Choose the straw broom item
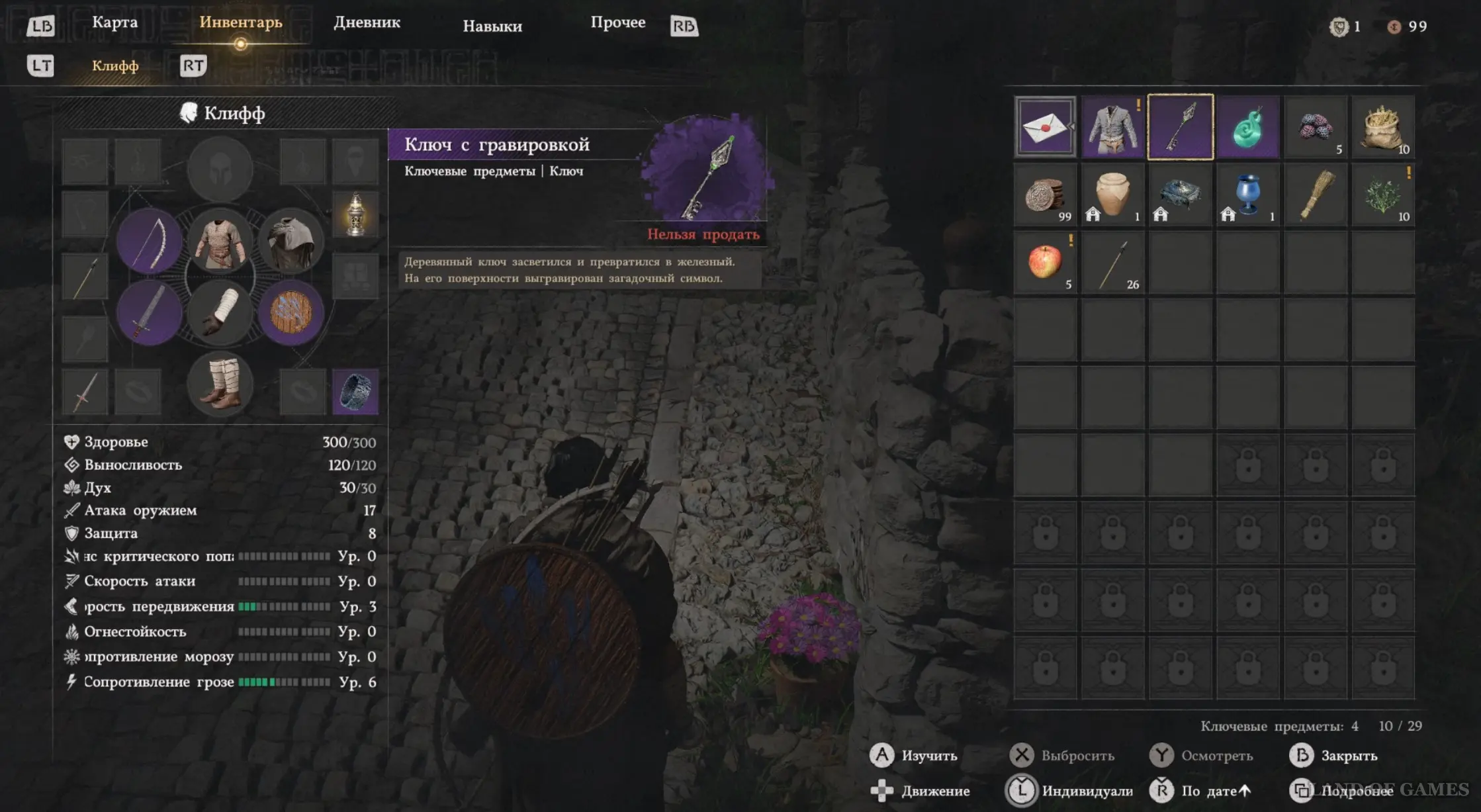The image size is (1481, 812). (x=1316, y=195)
